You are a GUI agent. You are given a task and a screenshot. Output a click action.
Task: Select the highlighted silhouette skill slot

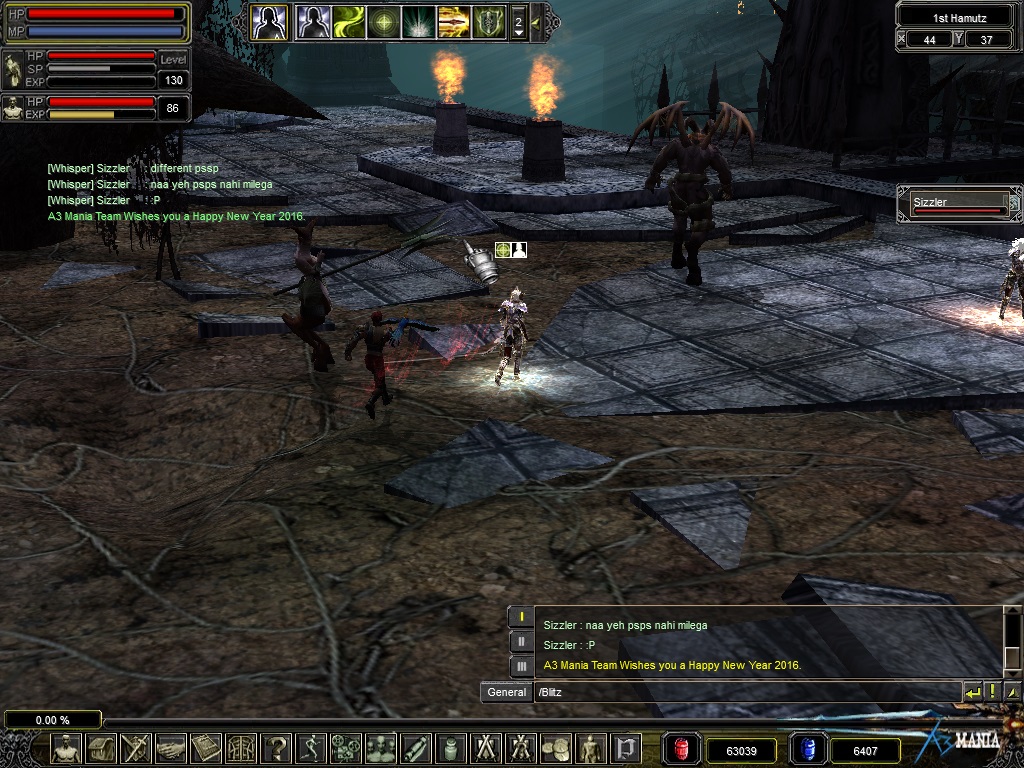(269, 21)
